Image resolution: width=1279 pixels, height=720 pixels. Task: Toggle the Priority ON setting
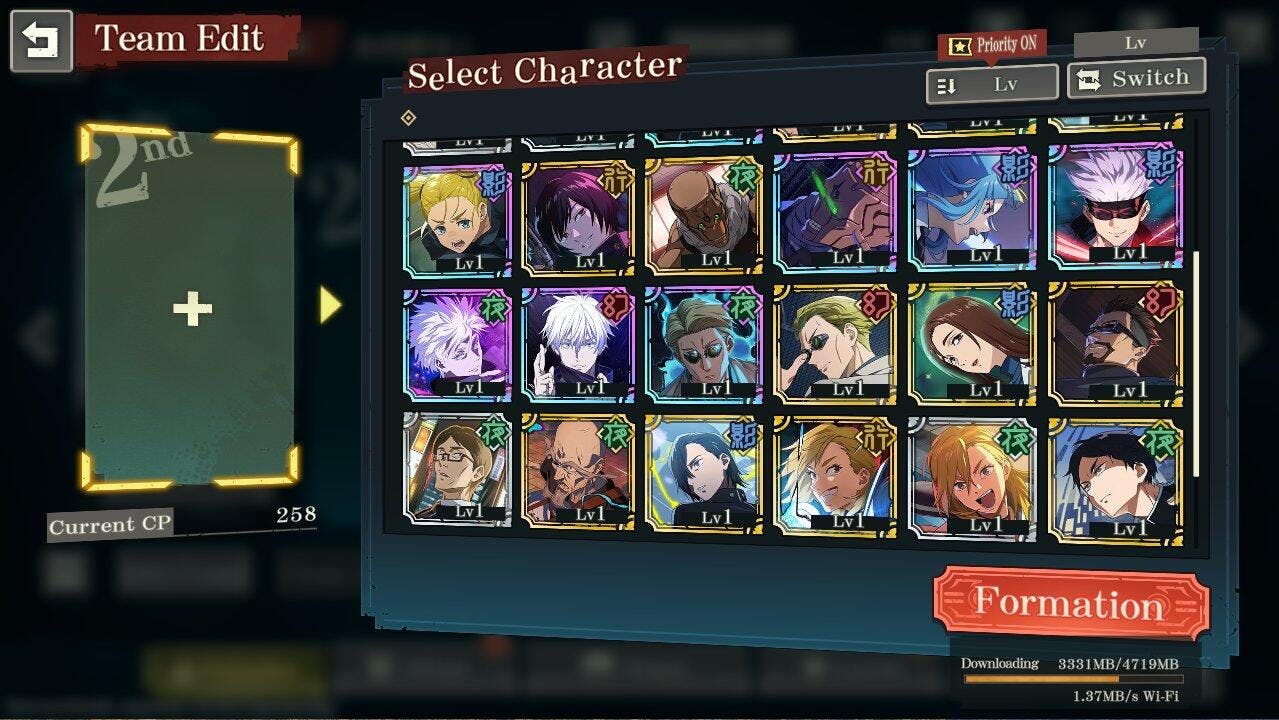coord(992,45)
